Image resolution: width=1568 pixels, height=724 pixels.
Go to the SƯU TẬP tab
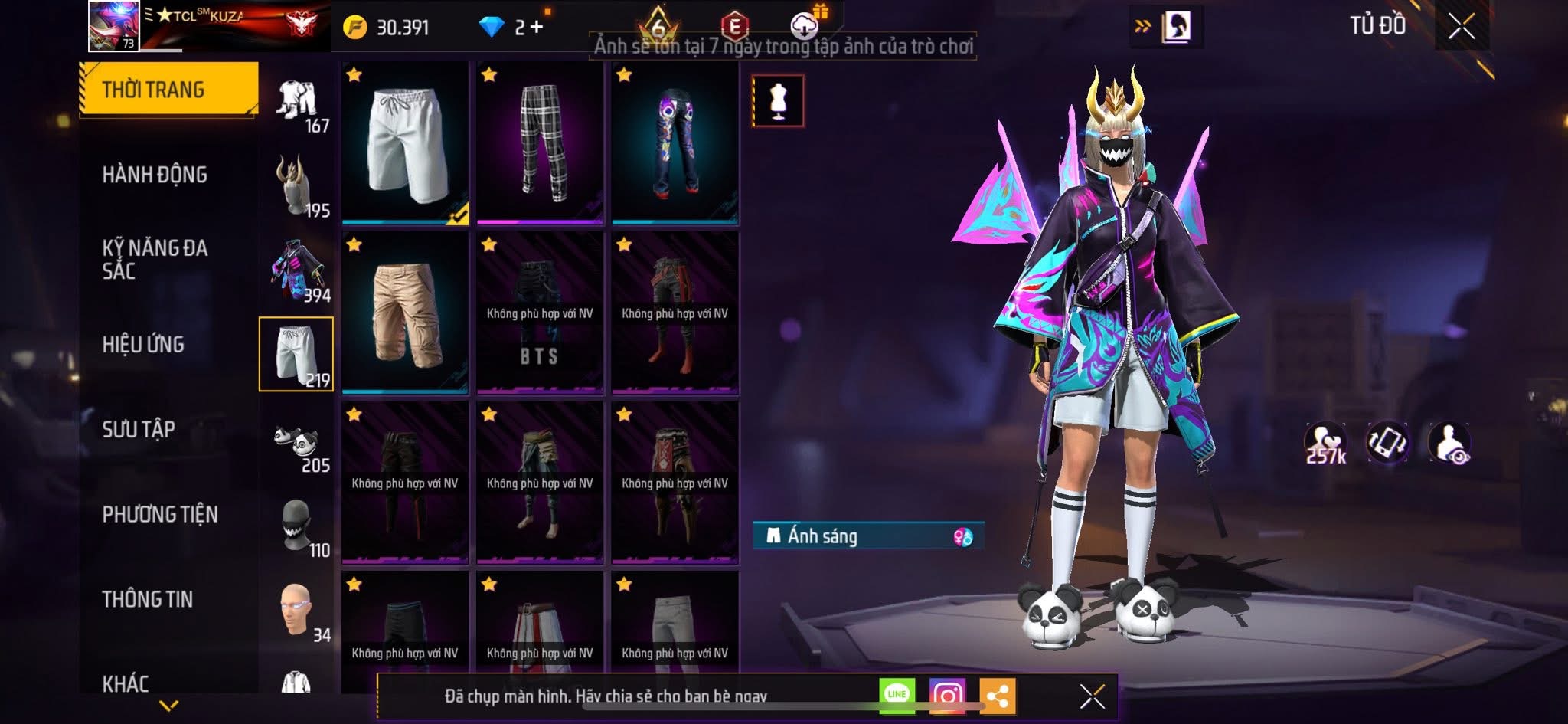point(139,429)
